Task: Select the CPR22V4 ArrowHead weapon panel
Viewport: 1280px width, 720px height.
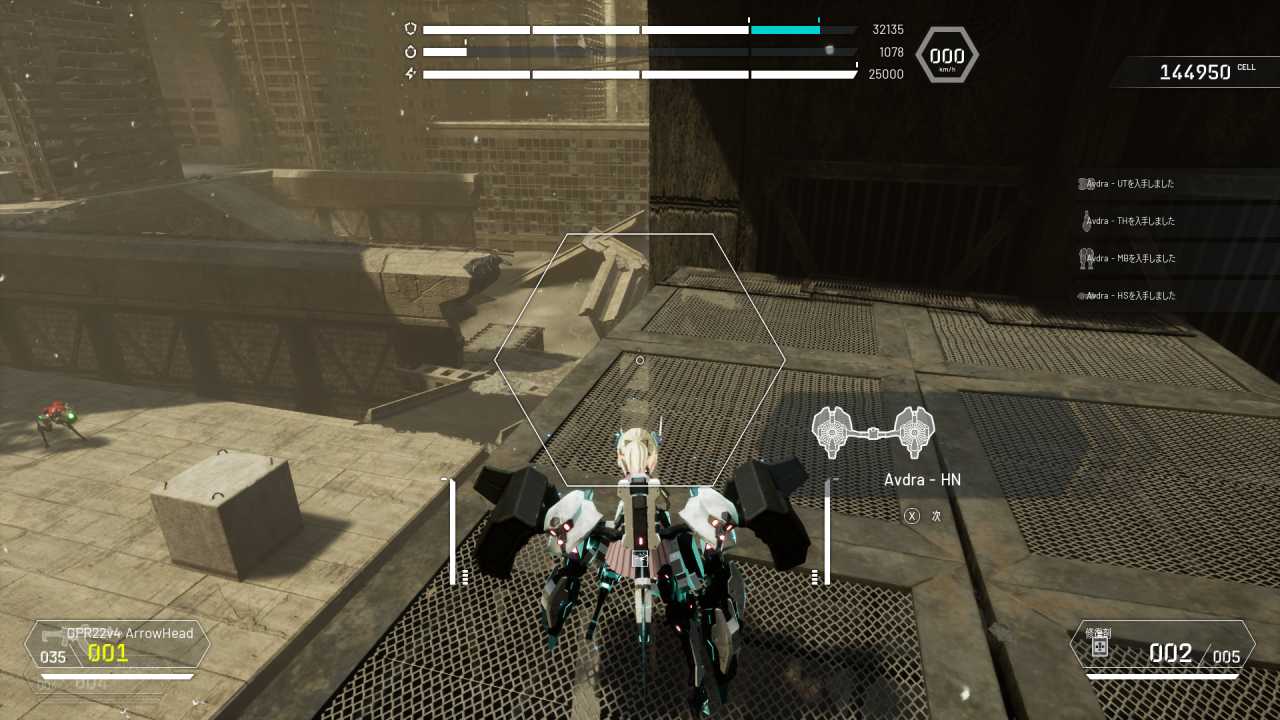Action: (x=118, y=645)
